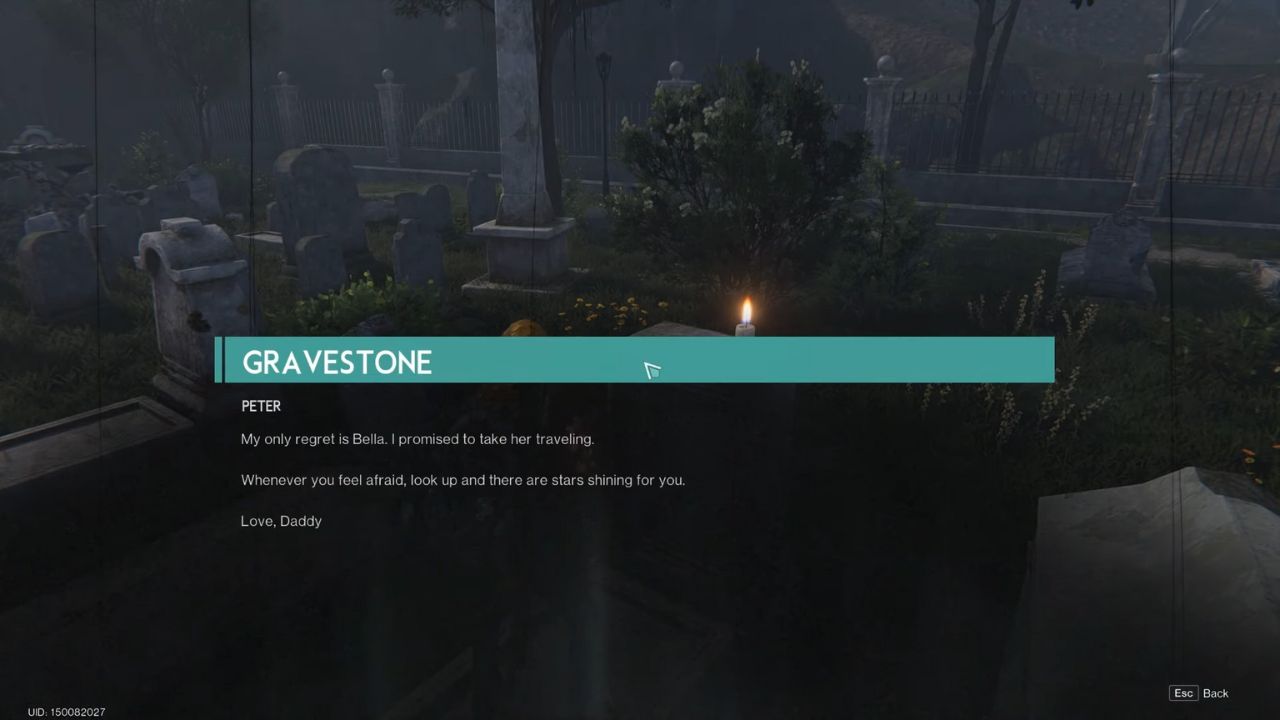Screen dimensions: 1280x720
Task: Click the line mentioning Bella
Action: (417, 439)
